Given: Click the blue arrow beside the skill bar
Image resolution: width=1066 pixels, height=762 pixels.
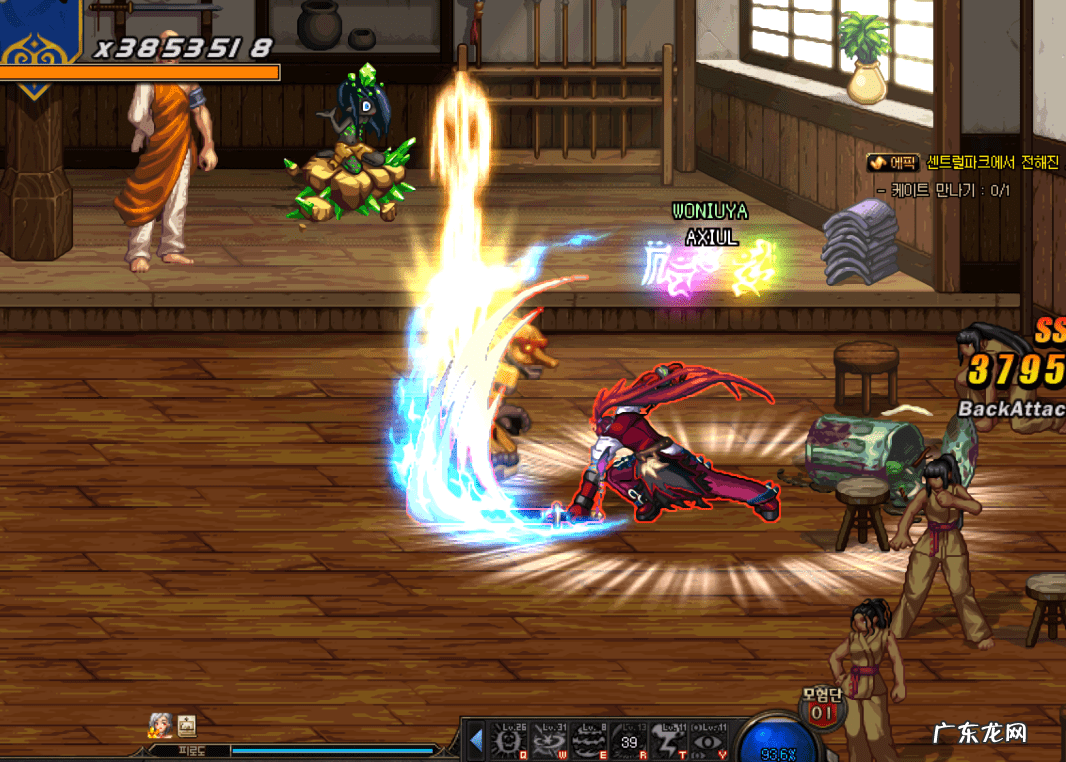Looking at the screenshot, I should coord(477,741).
